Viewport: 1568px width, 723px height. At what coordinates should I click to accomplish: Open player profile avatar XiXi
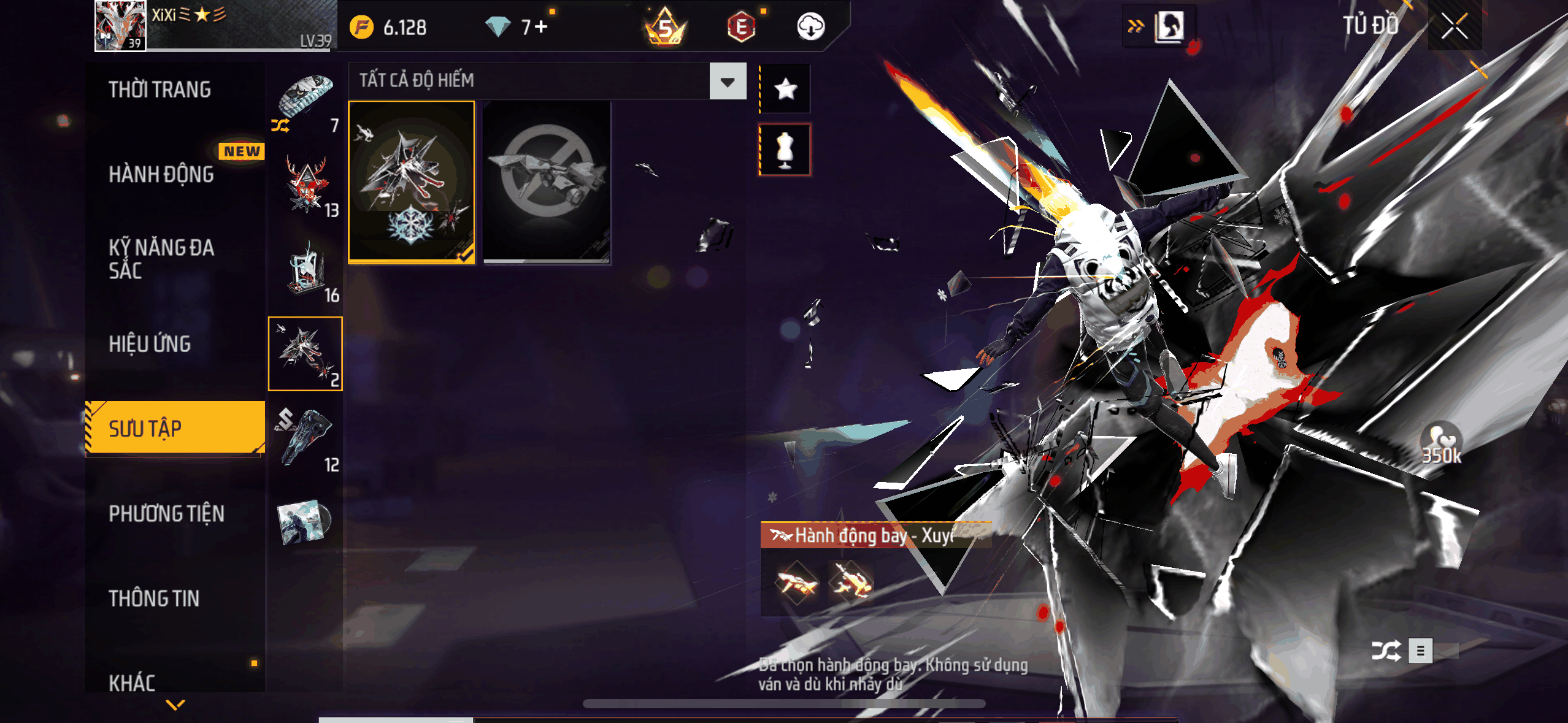click(120, 25)
